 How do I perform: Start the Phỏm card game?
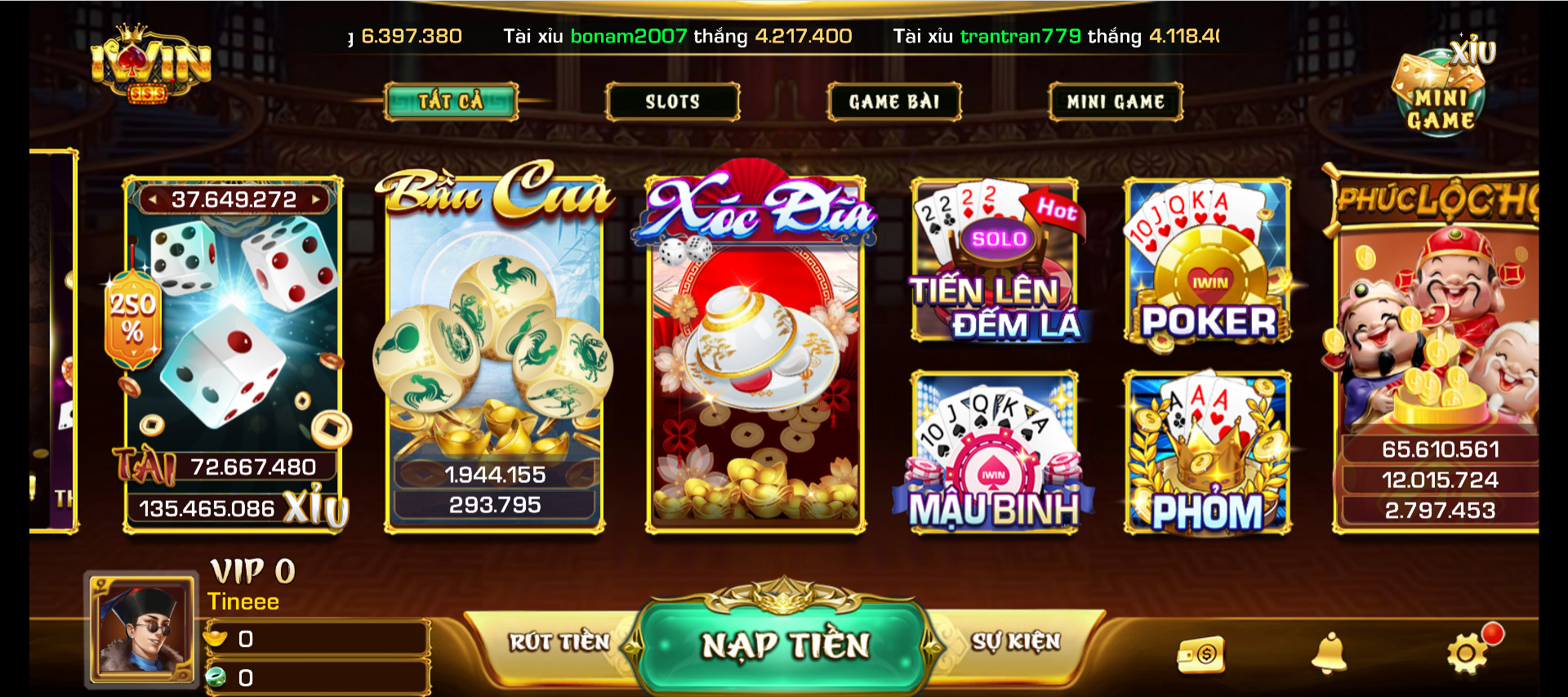coord(1207,453)
